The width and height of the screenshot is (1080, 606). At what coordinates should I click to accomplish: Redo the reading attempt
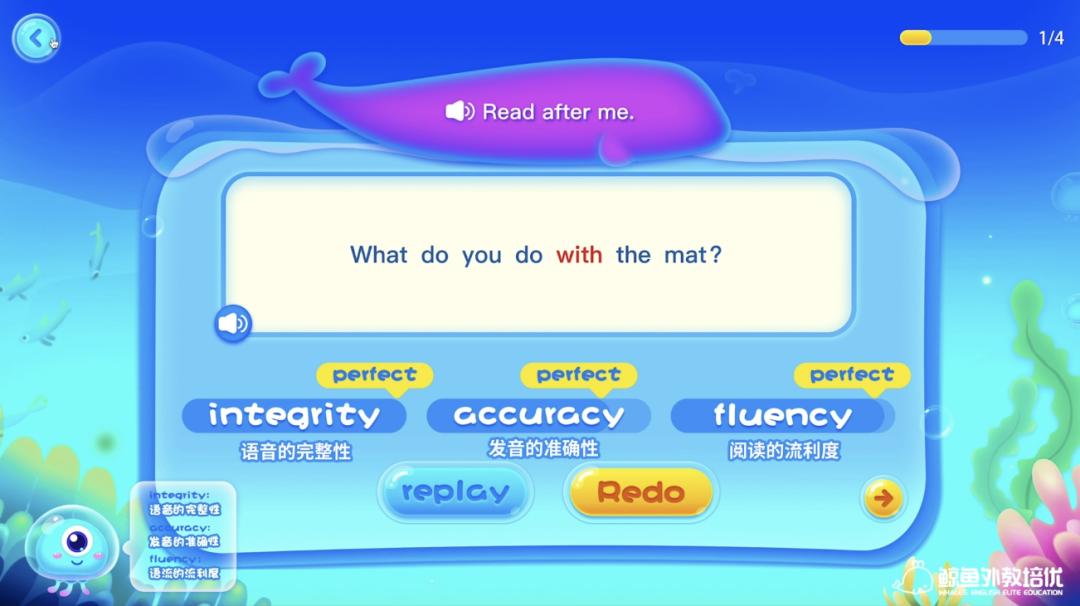[641, 492]
